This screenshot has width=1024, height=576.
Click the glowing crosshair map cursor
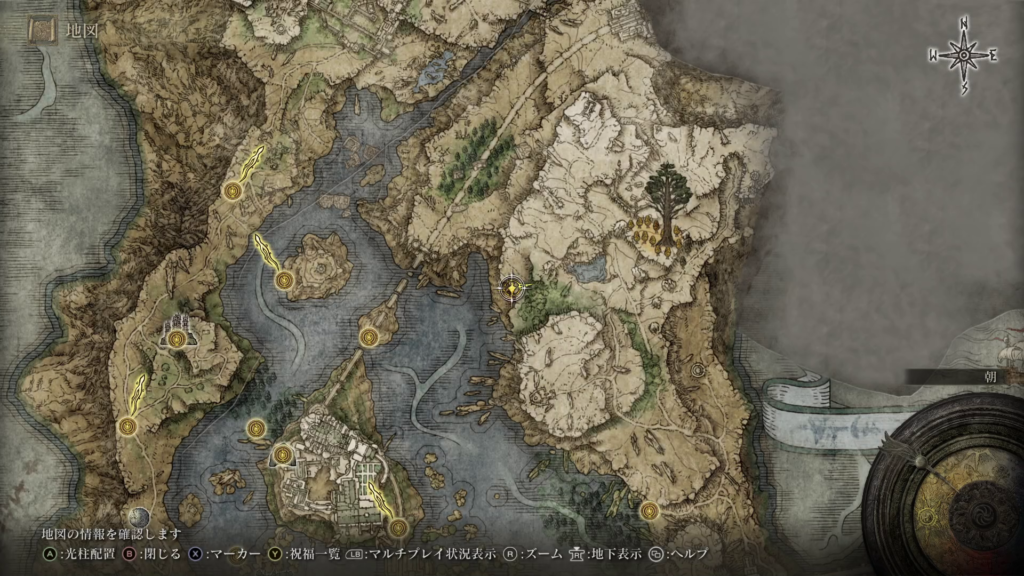tap(512, 288)
